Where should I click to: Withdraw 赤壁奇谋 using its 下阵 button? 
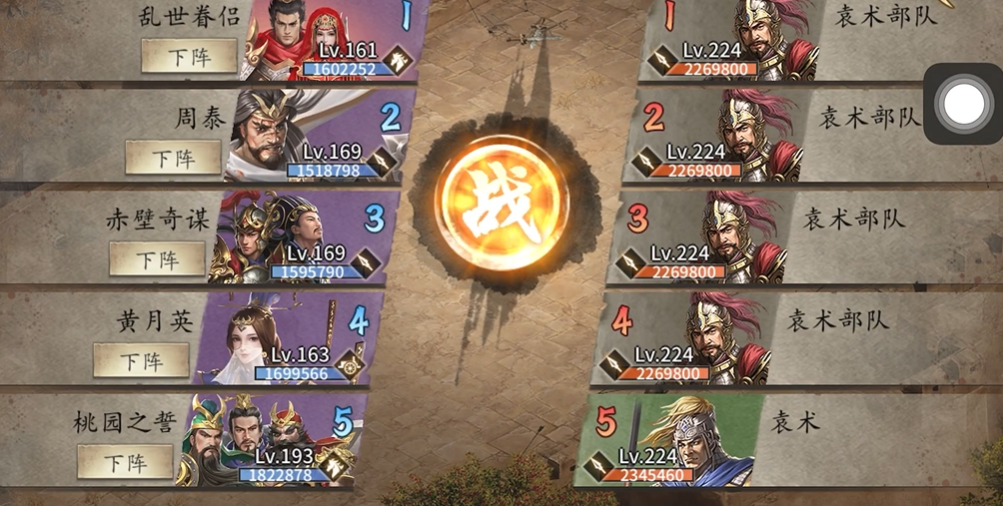pyautogui.click(x=157, y=259)
